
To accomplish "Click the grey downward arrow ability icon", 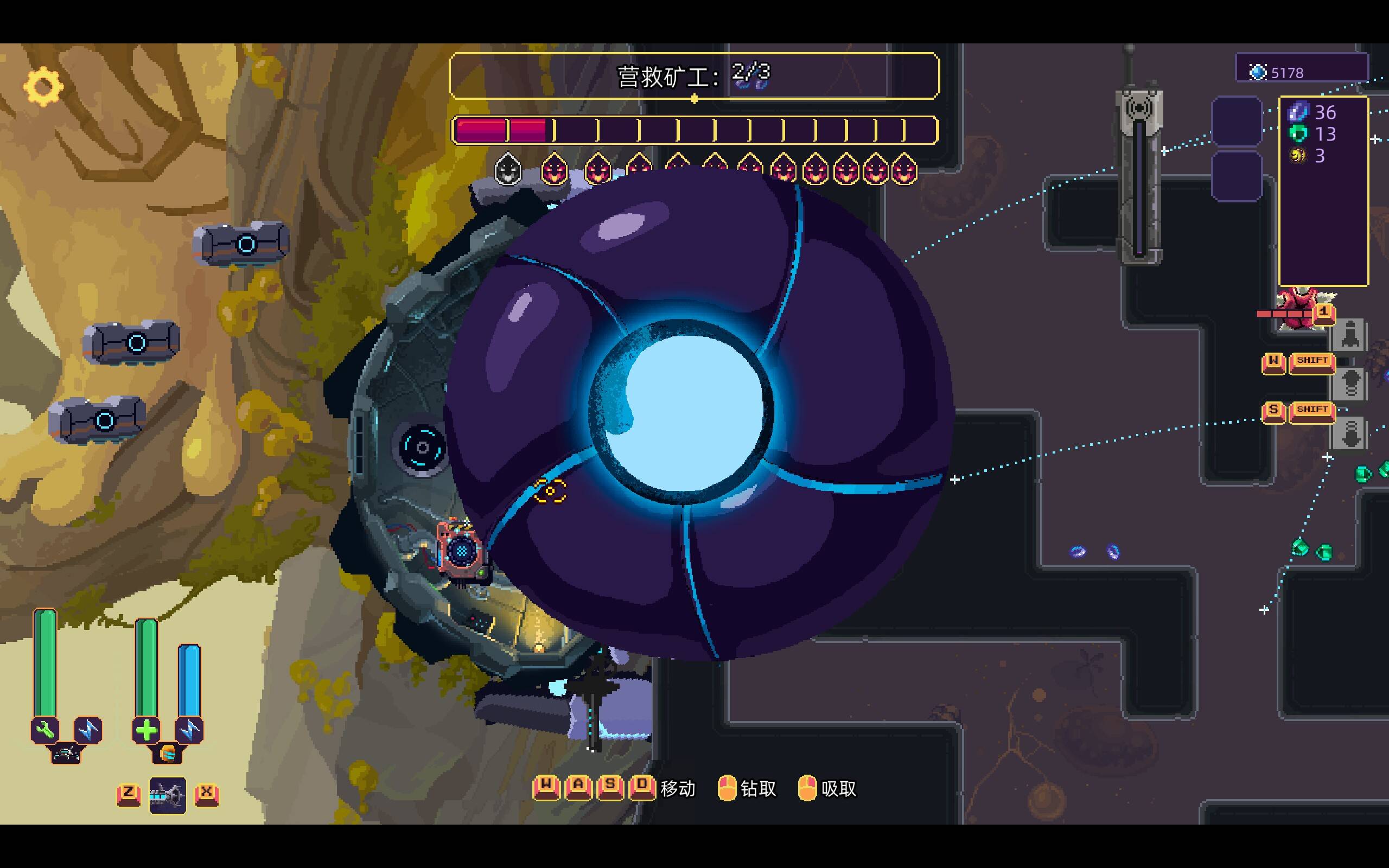I will [1350, 434].
